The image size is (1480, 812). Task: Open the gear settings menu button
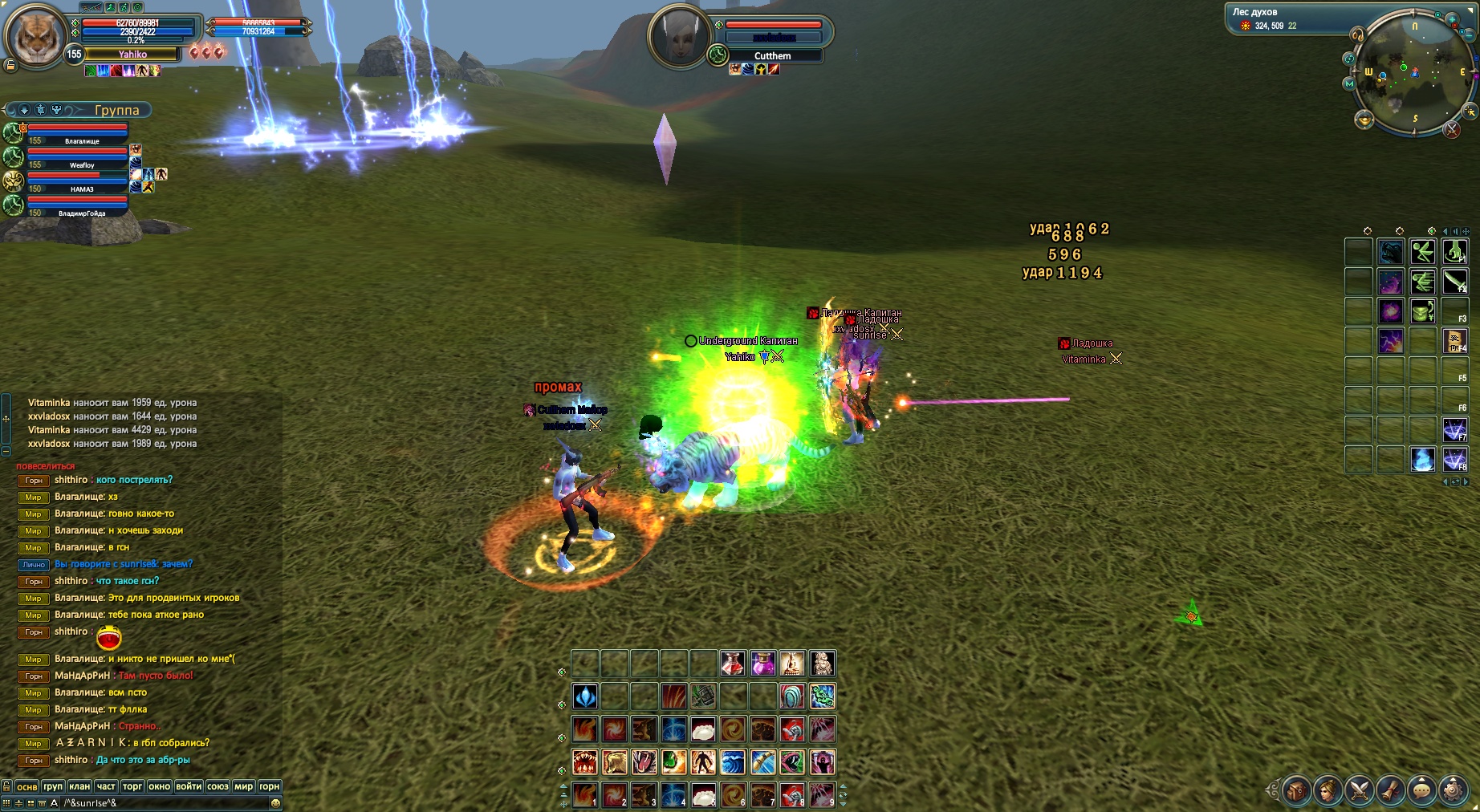(x=1454, y=790)
